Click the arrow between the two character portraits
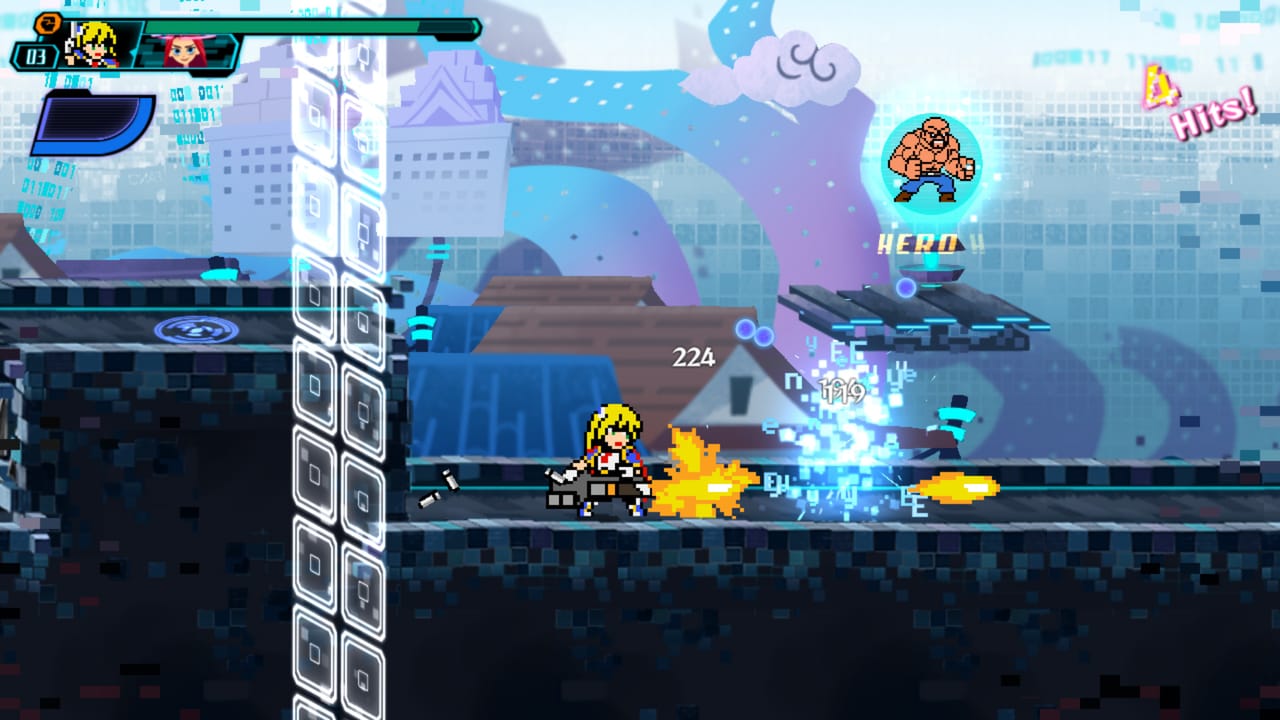Screen dimensions: 1280x720 pyautogui.click(x=133, y=53)
